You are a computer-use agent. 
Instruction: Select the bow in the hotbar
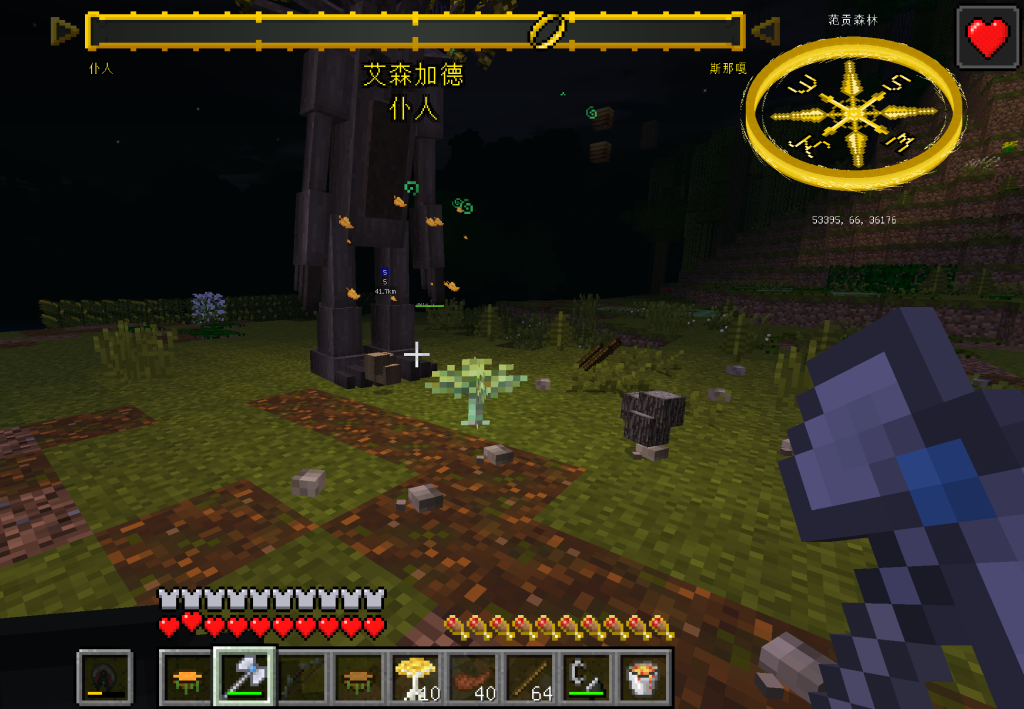click(302, 677)
